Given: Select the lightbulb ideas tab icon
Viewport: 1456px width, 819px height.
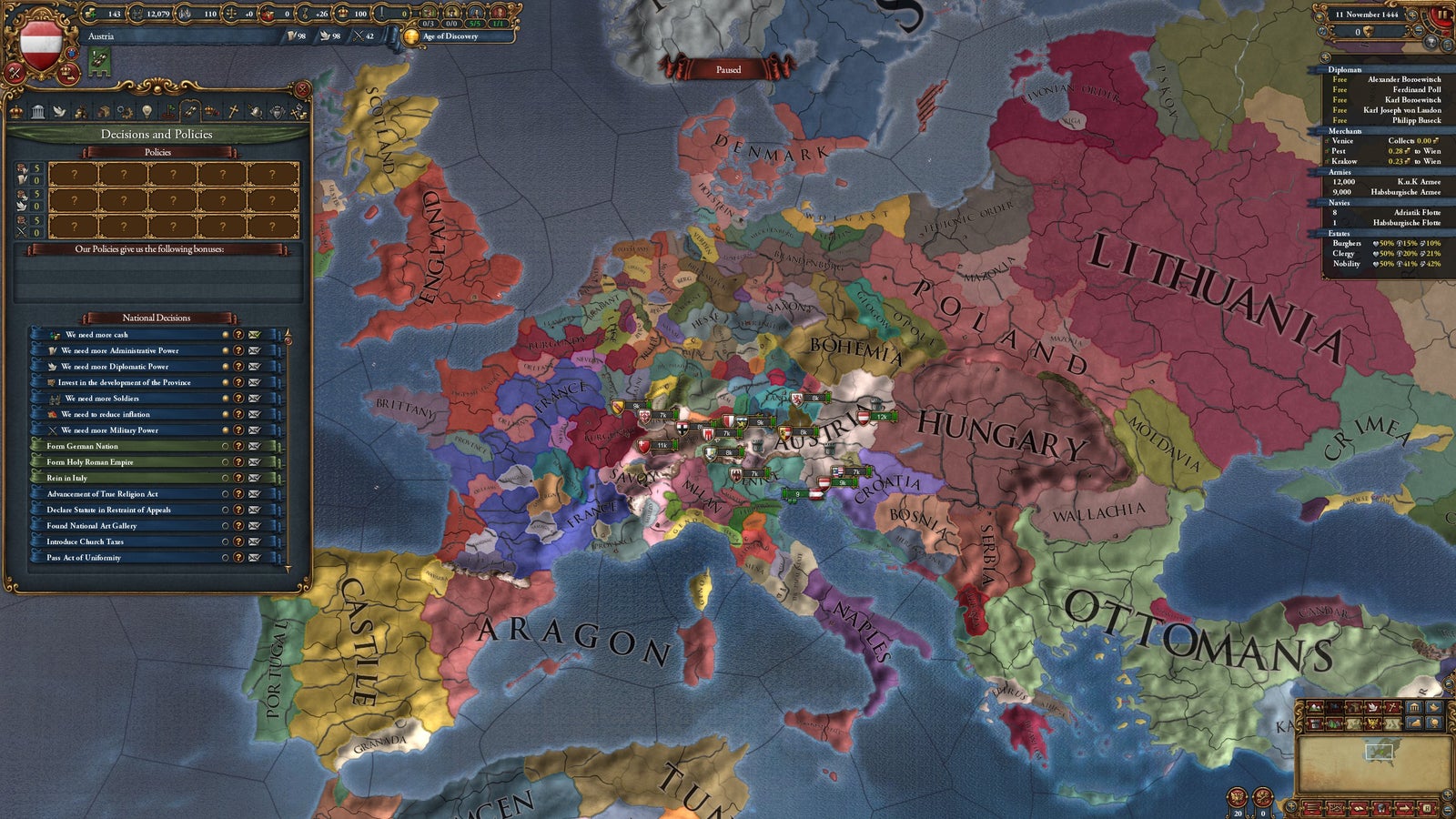Looking at the screenshot, I should (x=147, y=113).
